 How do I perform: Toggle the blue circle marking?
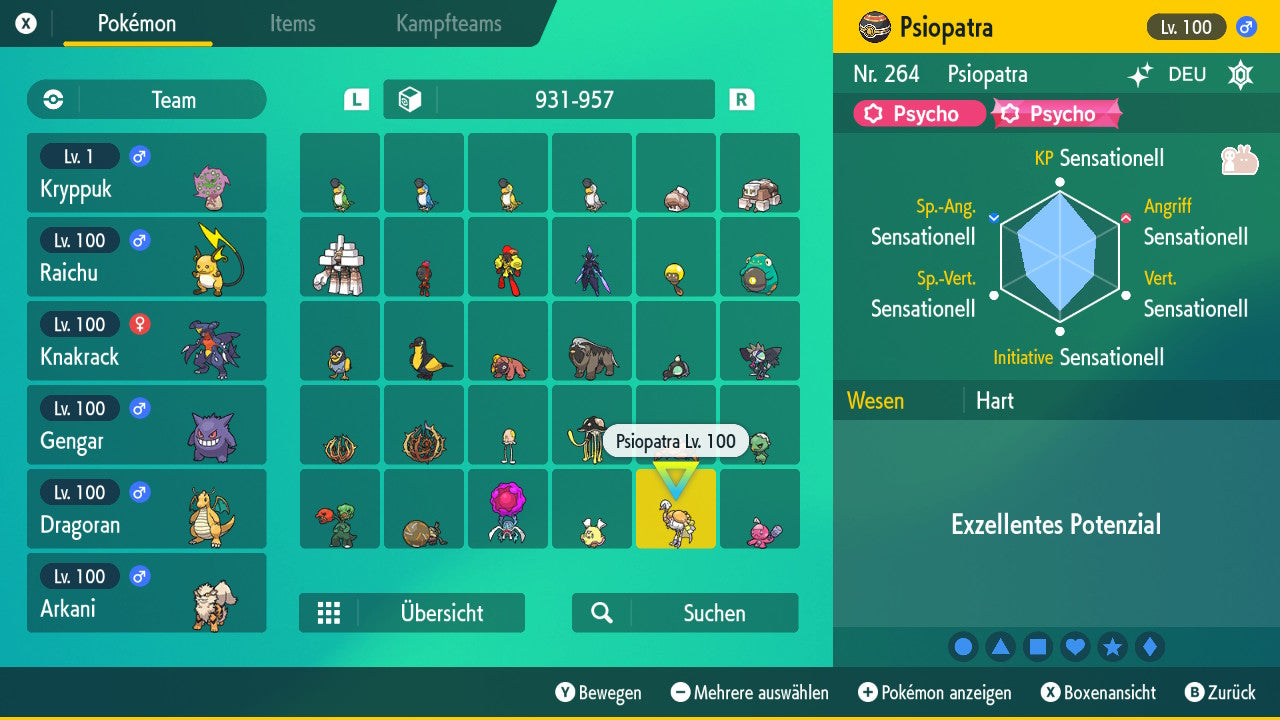point(962,646)
